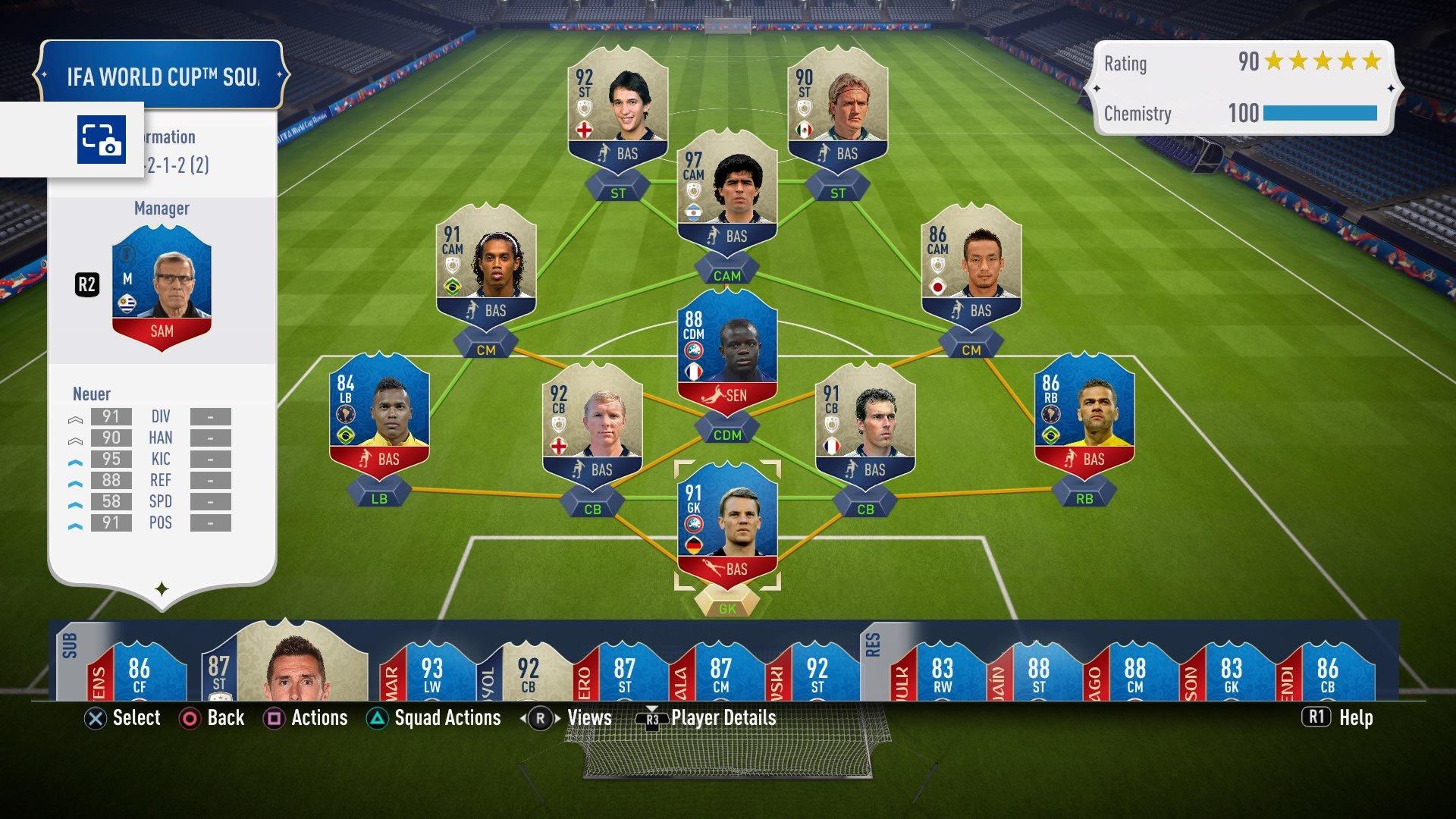Viewport: 1456px width, 819px height.
Task: Pick the 91-rated French centre back
Action: click(x=865, y=423)
